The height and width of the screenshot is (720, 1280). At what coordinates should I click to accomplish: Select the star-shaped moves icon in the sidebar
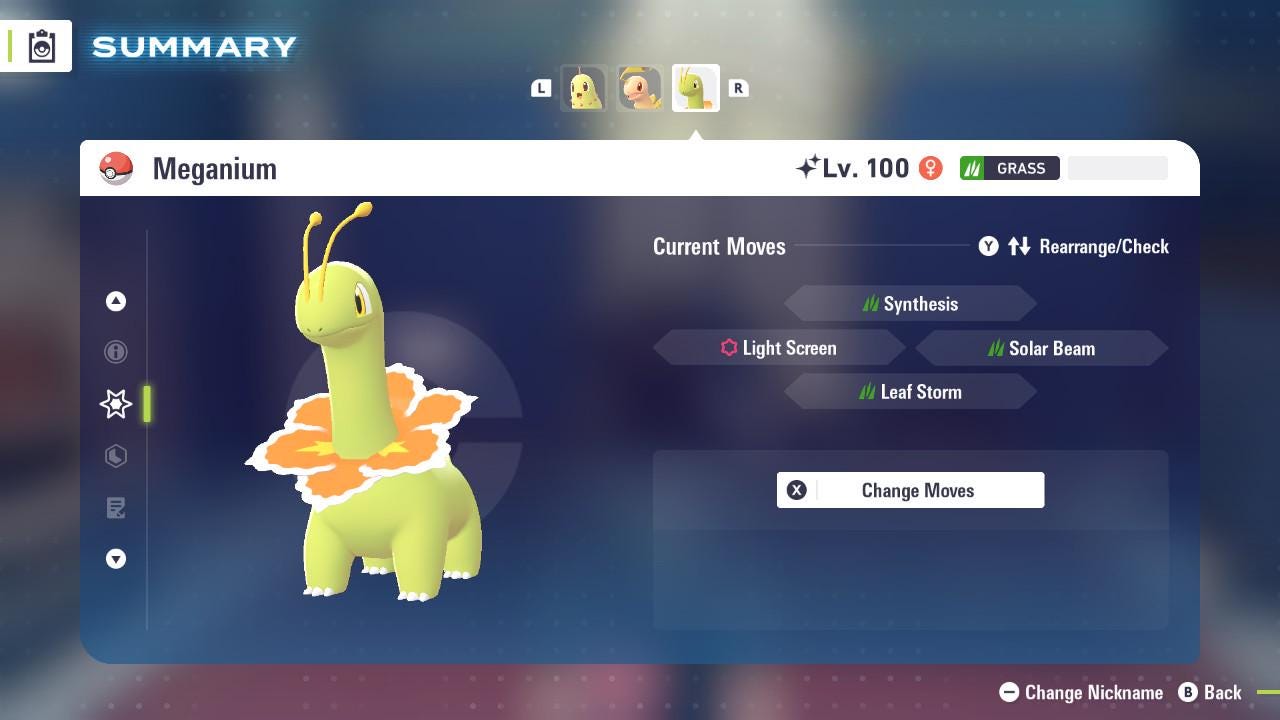coord(115,404)
